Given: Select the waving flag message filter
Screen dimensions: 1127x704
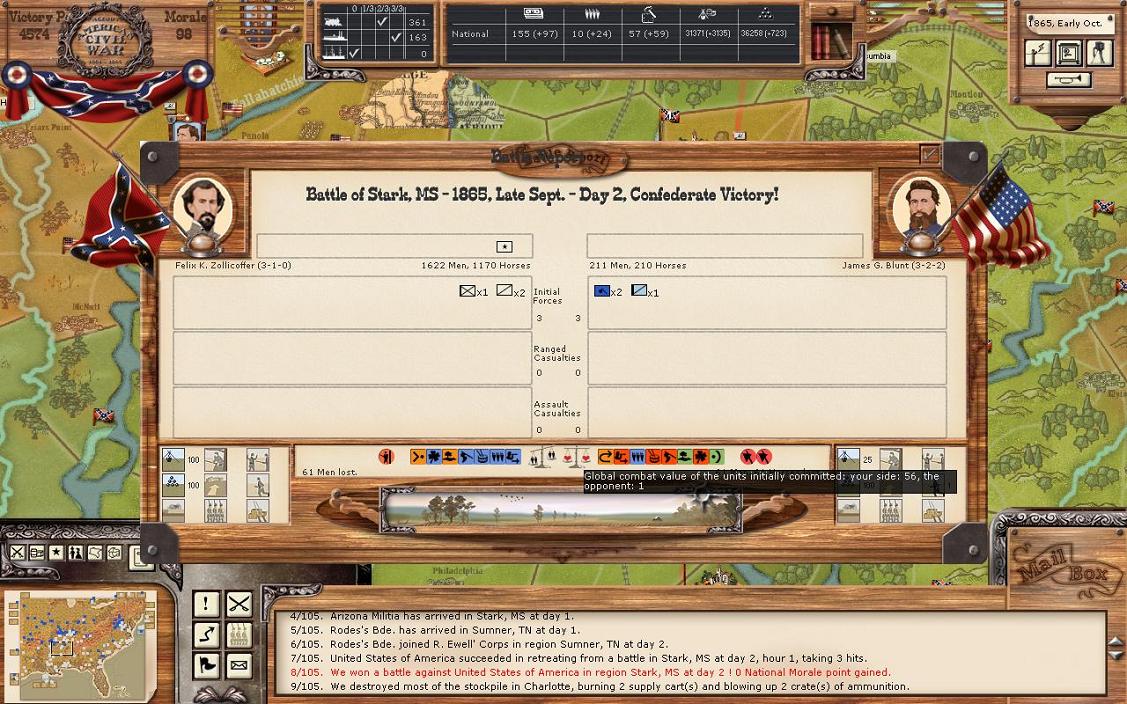Looking at the screenshot, I should (206, 665).
